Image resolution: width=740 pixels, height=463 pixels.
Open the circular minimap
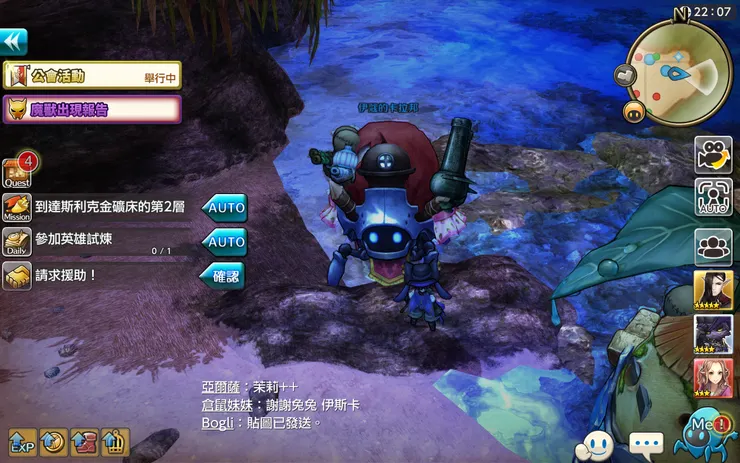point(679,70)
